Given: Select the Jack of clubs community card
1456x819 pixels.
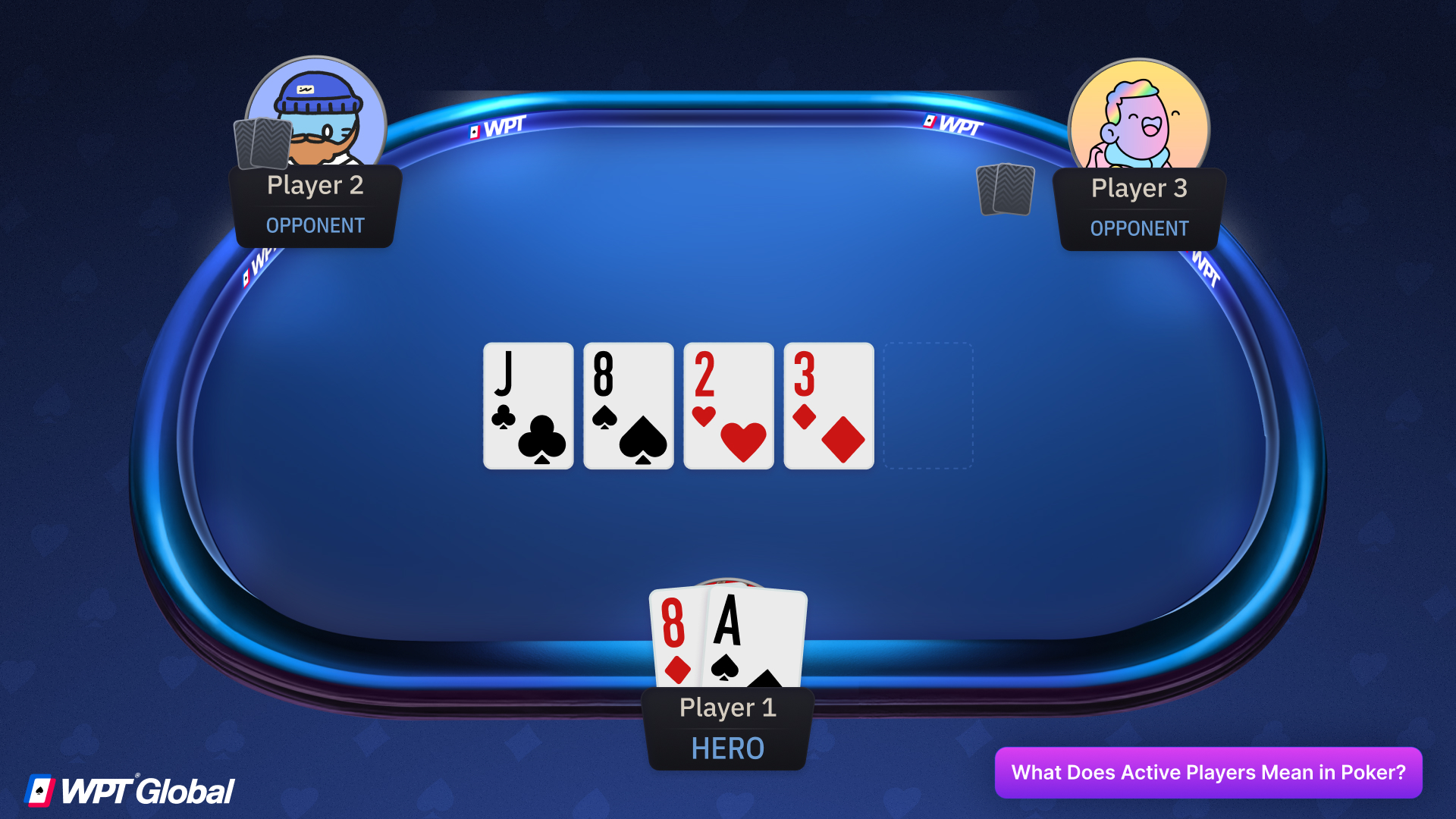Looking at the screenshot, I should [528, 406].
